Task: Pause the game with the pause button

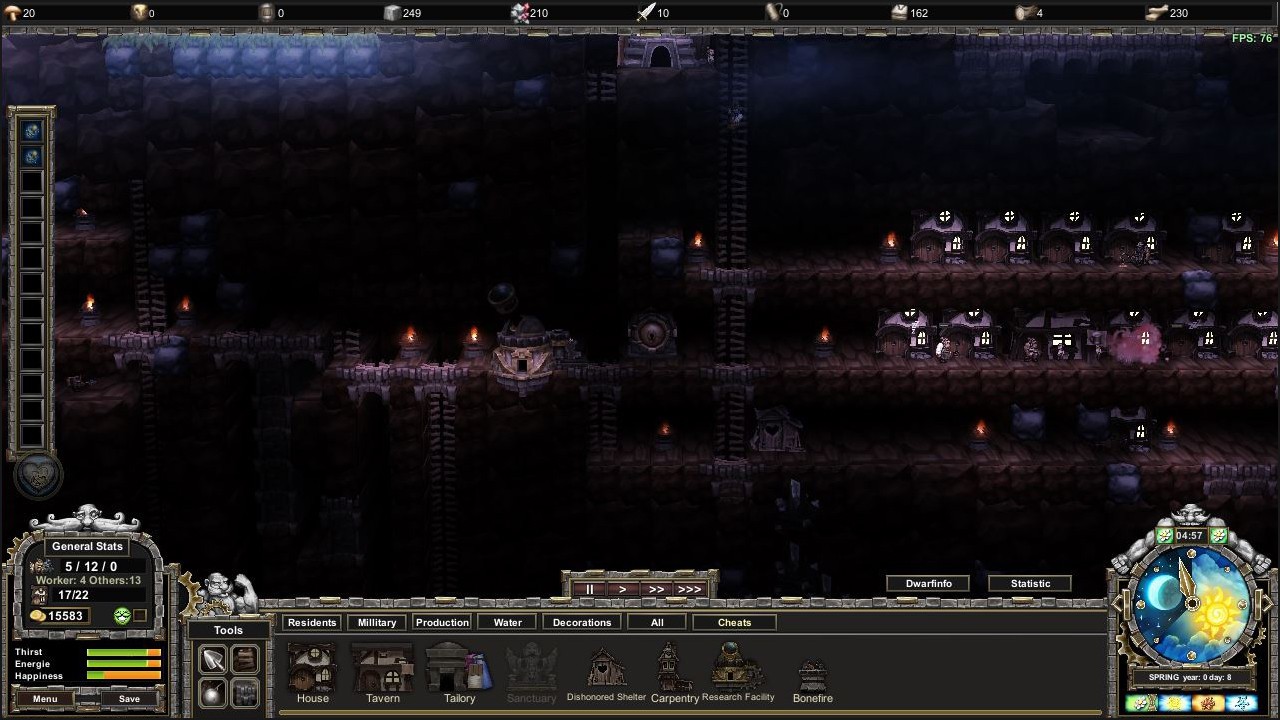Action: 590,589
